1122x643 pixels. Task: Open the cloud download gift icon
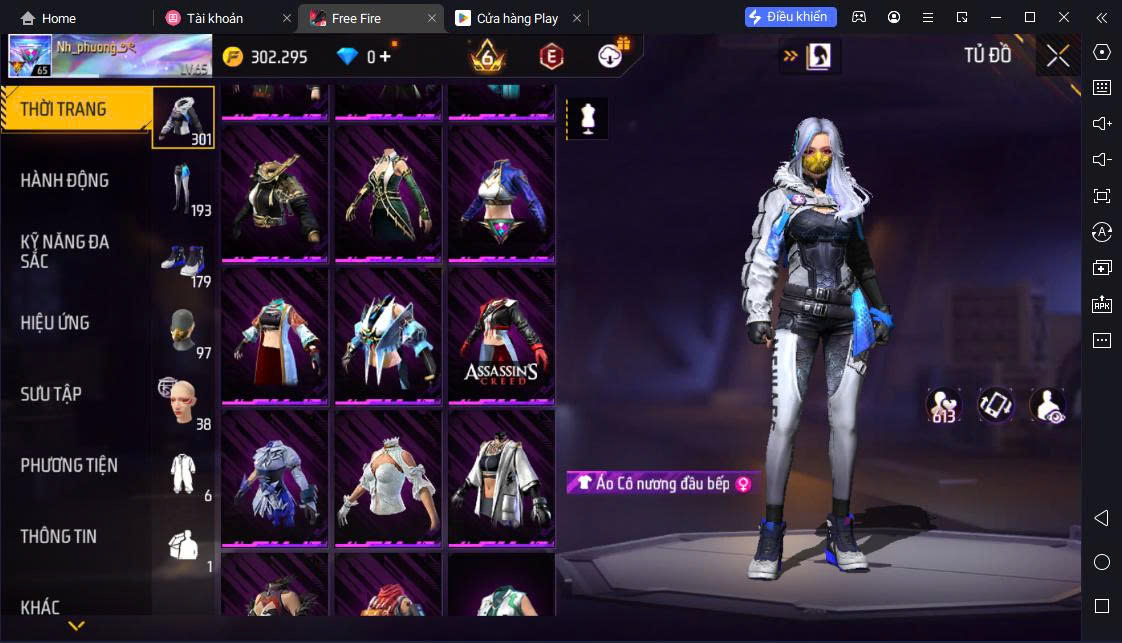(612, 56)
